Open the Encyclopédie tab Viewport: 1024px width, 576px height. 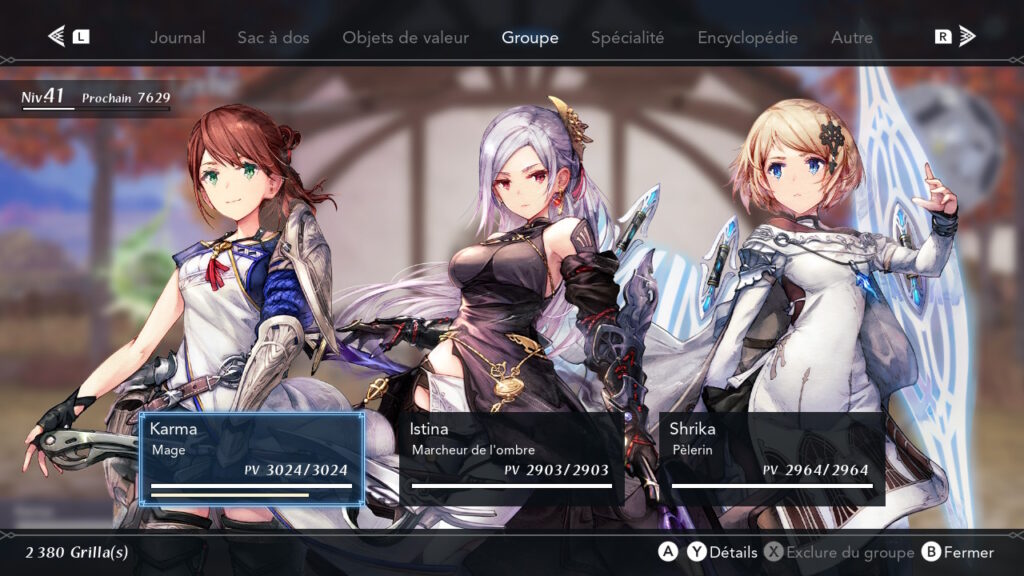point(747,38)
